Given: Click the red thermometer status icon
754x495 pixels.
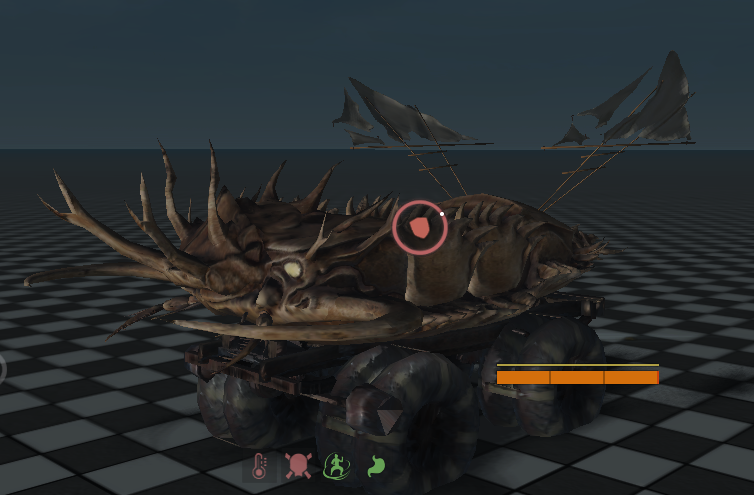Looking at the screenshot, I should [x=259, y=466].
